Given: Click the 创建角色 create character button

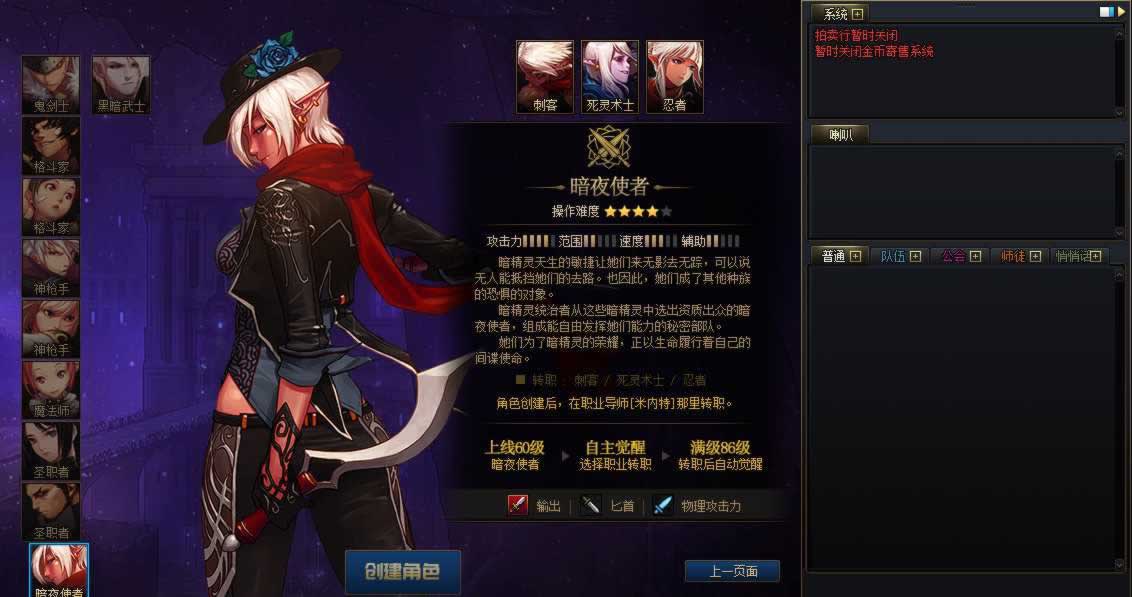Looking at the screenshot, I should point(402,572).
